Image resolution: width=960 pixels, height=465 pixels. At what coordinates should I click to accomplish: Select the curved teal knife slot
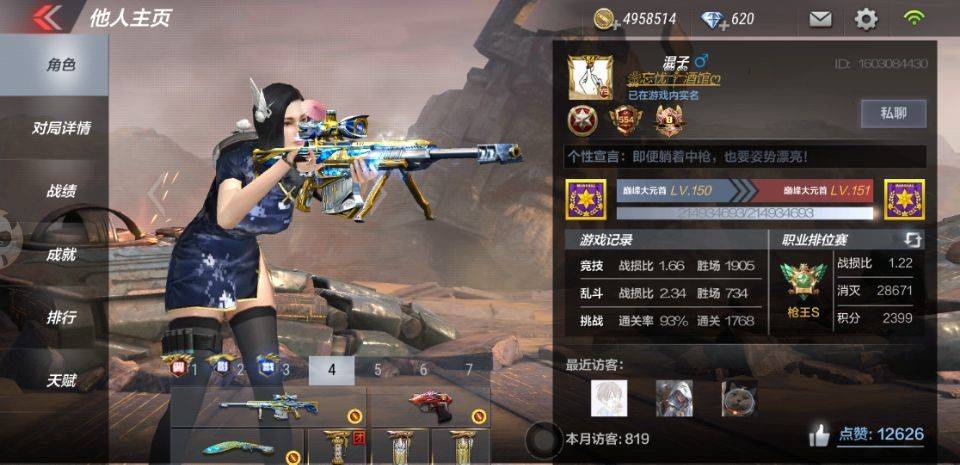[x=237, y=447]
